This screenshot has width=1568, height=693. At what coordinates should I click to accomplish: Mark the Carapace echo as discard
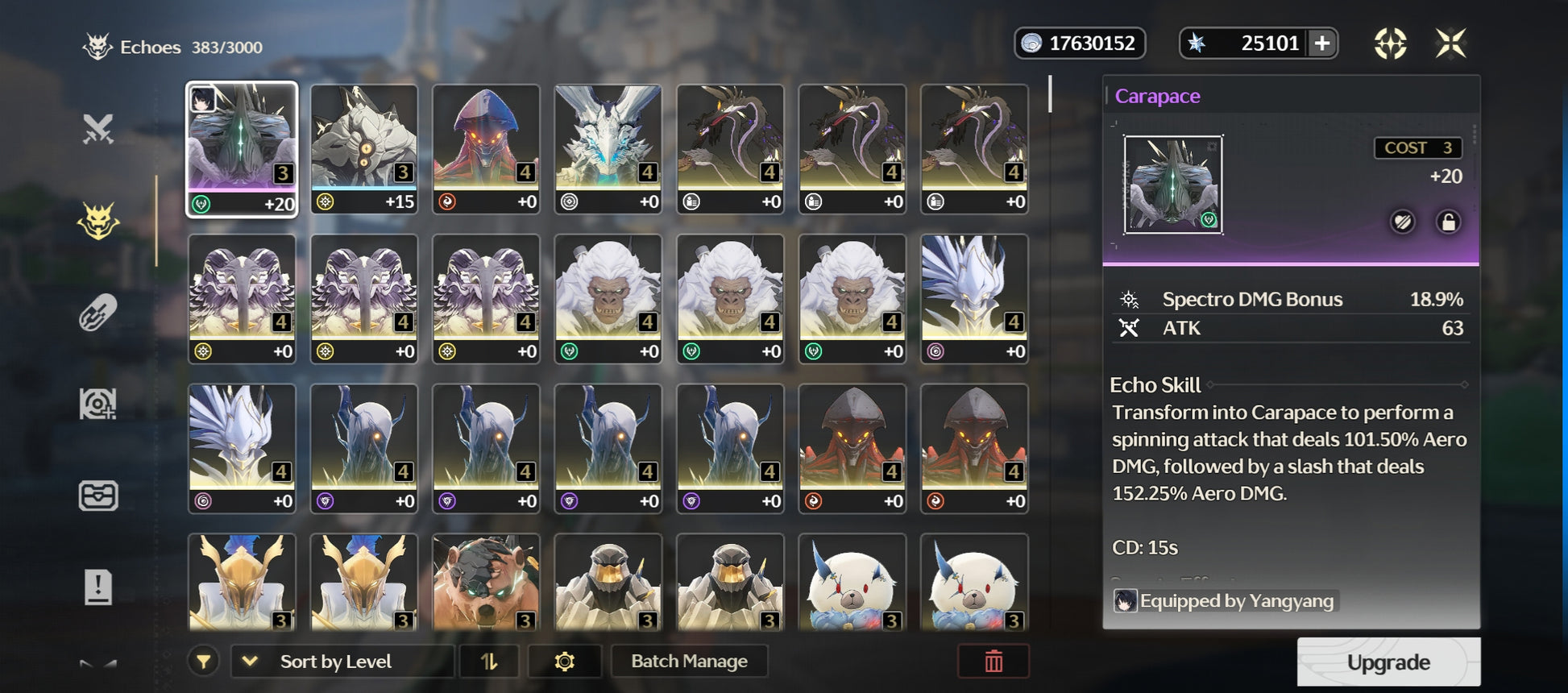click(x=1403, y=222)
